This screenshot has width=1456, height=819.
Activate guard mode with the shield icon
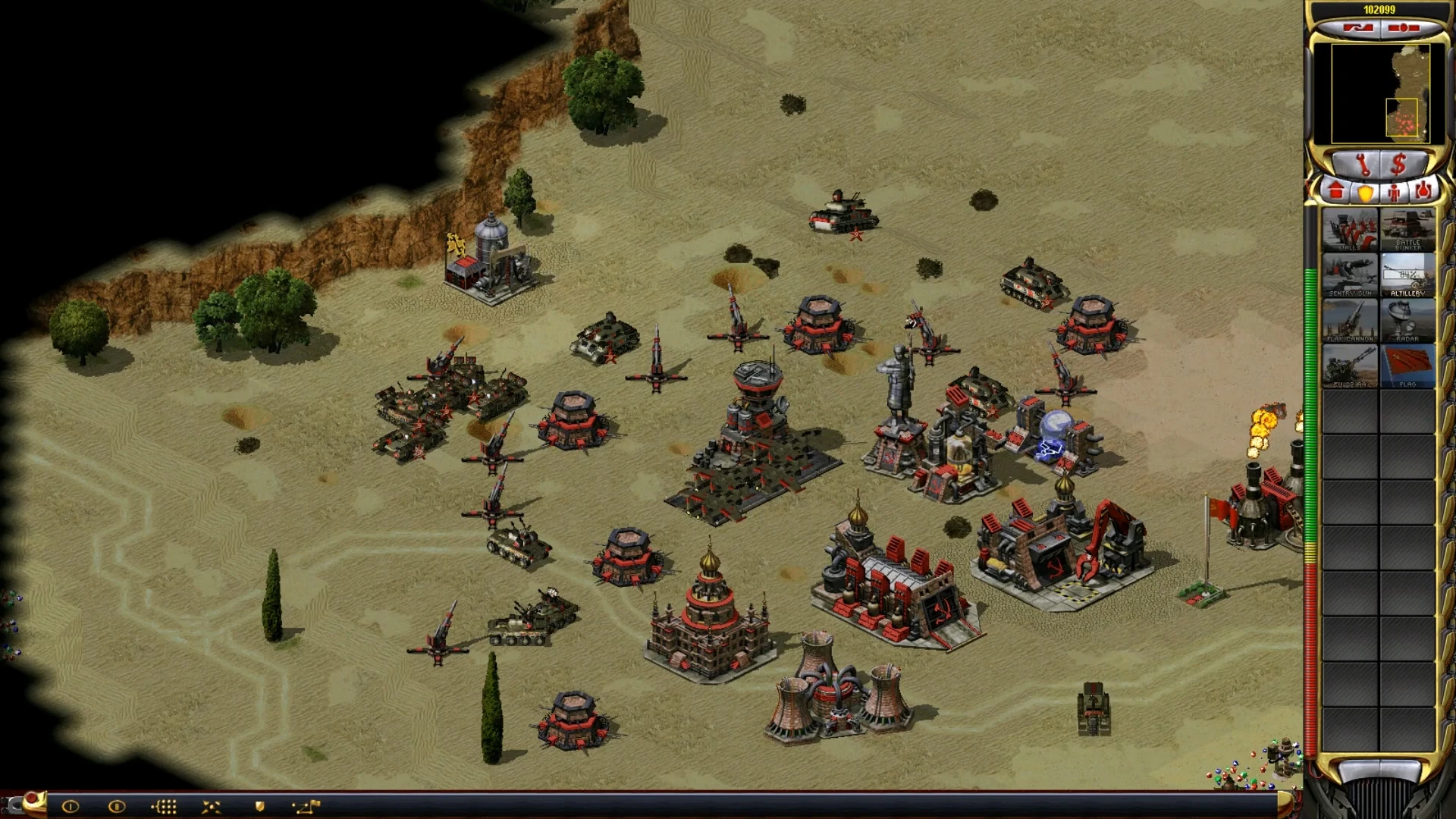[259, 806]
